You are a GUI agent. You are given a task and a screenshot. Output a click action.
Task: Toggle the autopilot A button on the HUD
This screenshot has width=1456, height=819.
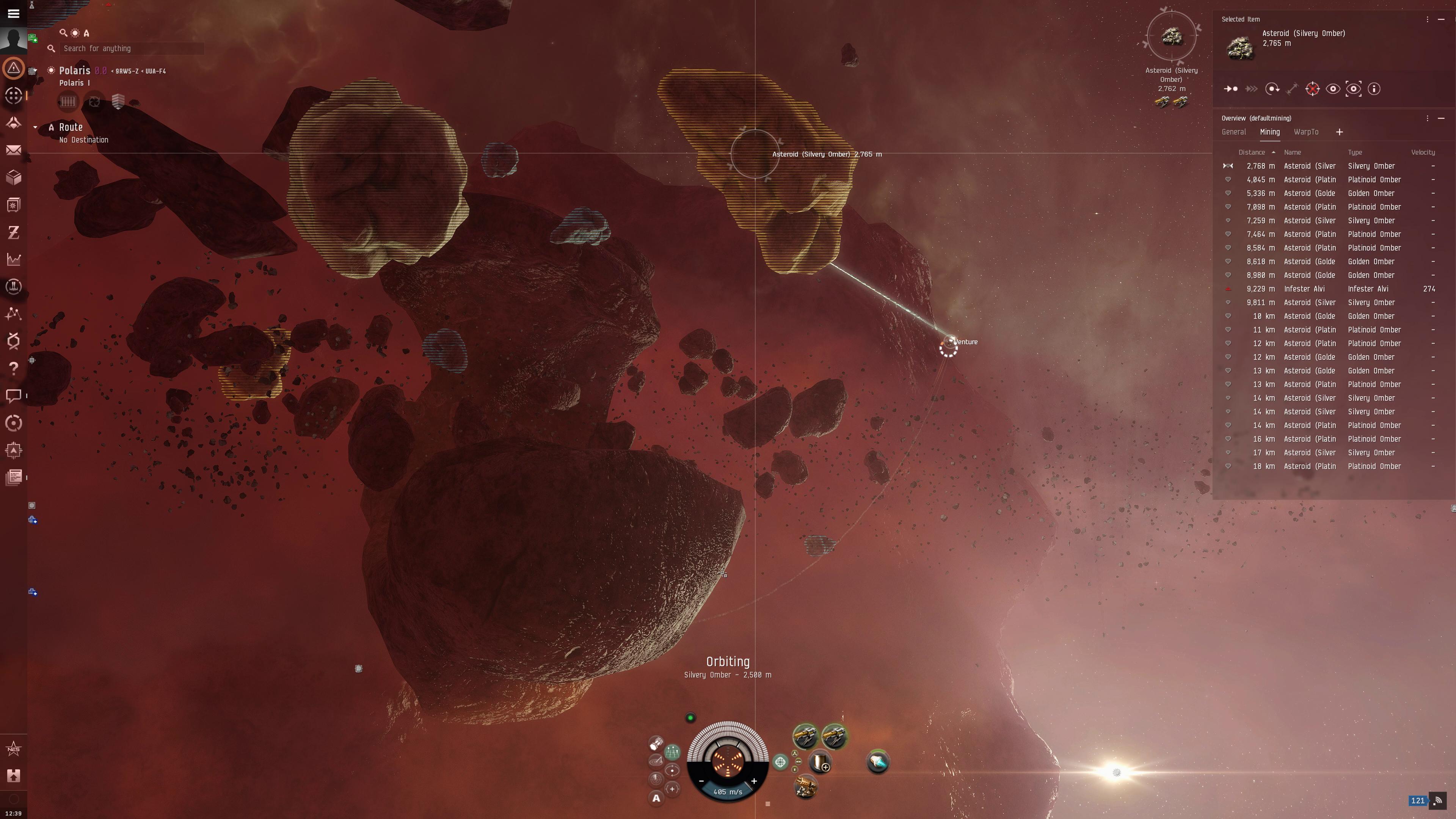coord(656,798)
